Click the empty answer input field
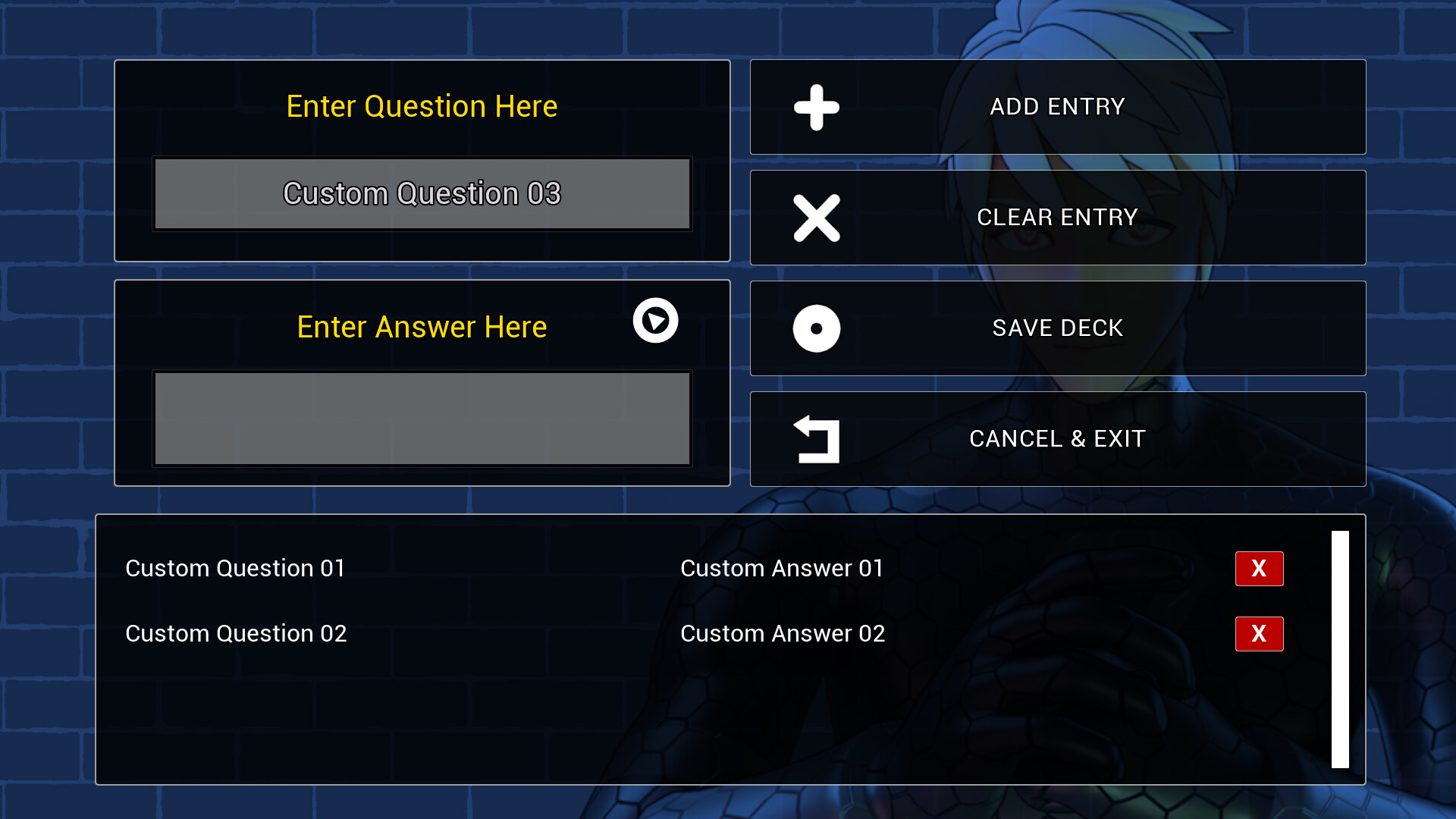The image size is (1456, 819). pos(422,419)
